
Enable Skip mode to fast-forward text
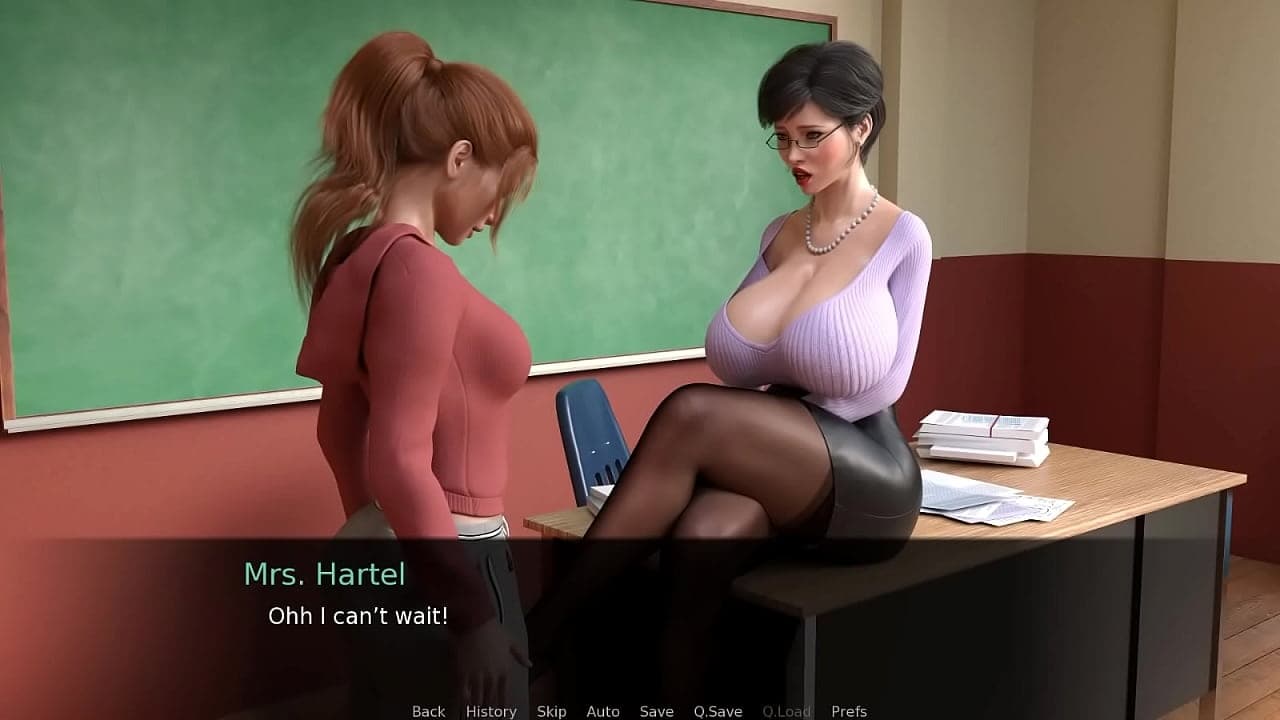551,711
